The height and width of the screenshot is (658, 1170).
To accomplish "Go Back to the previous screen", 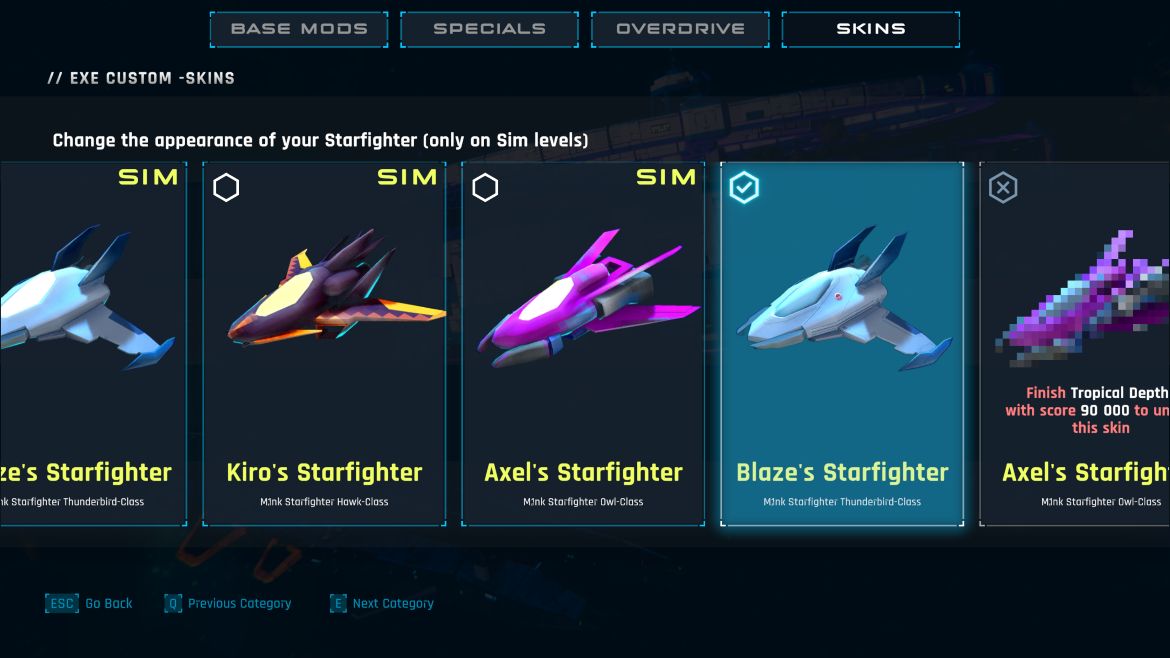I will coord(90,604).
